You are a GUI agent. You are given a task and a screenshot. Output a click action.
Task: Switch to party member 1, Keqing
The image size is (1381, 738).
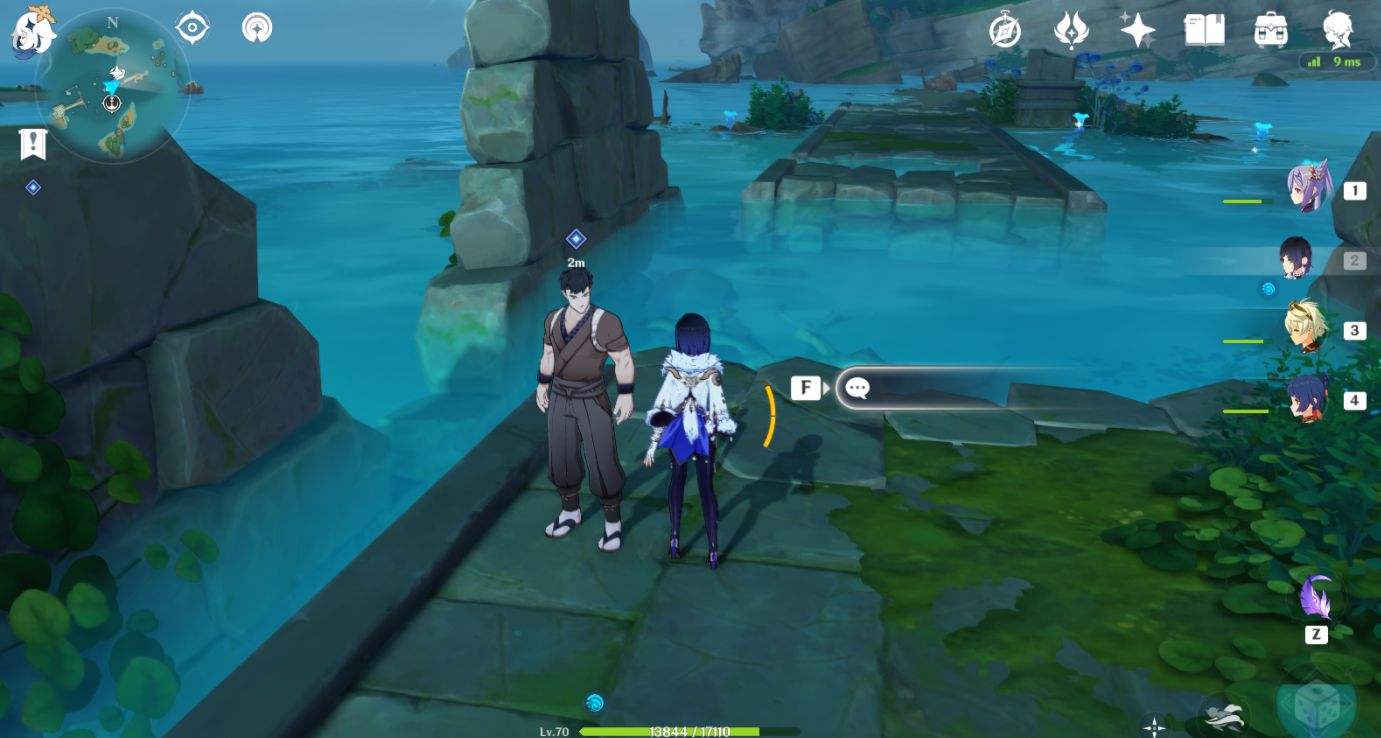(1311, 188)
